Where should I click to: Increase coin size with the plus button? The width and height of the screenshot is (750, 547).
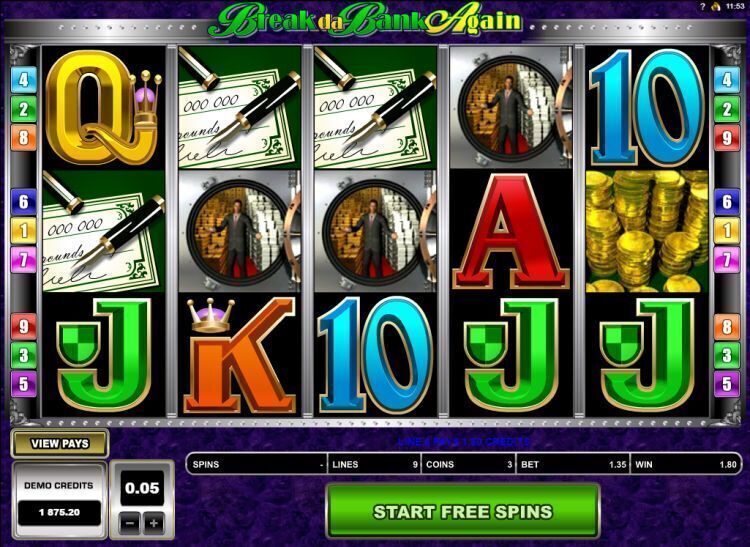(x=153, y=523)
